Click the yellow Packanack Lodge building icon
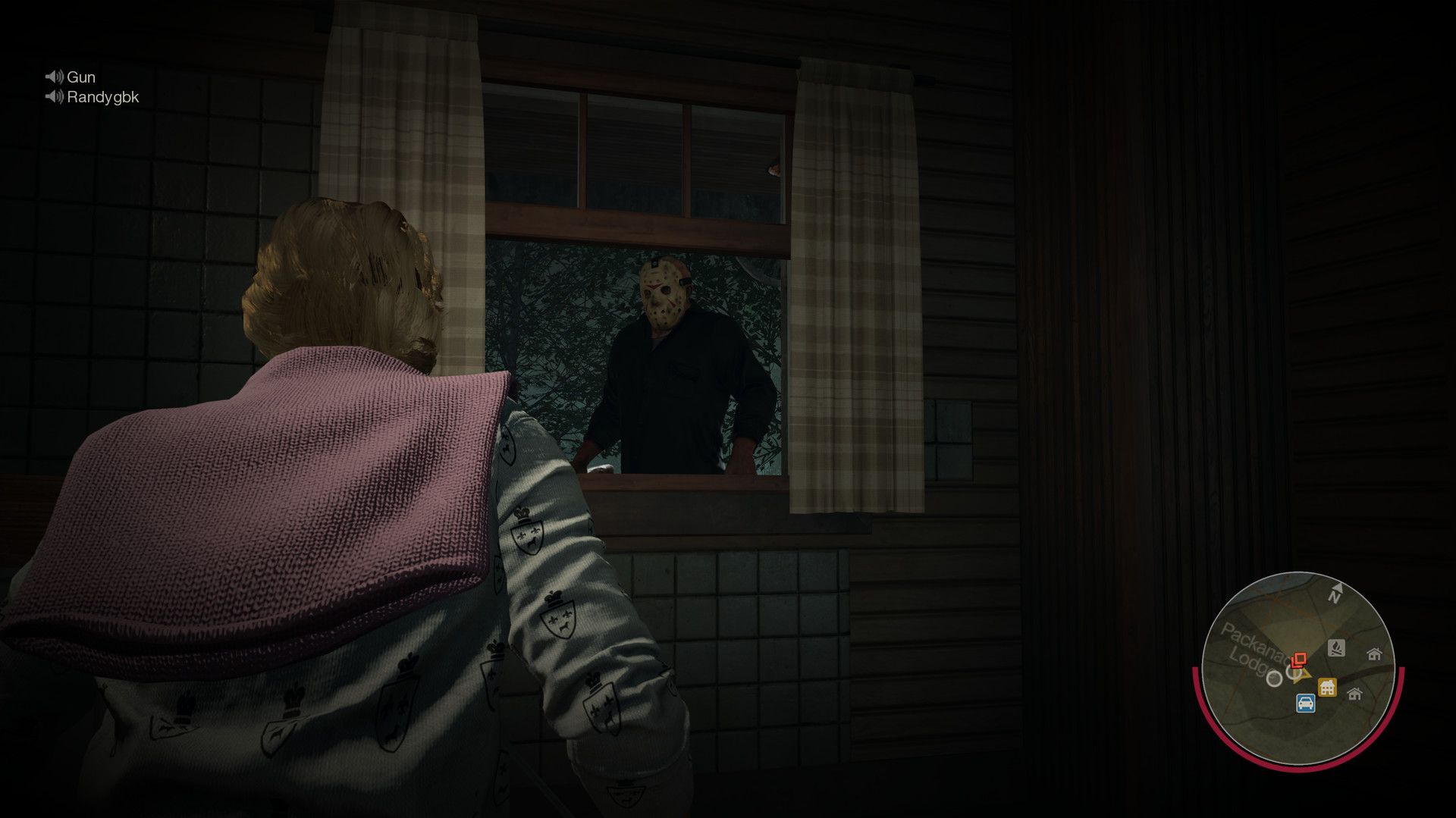The height and width of the screenshot is (818, 1456). 1327,686
